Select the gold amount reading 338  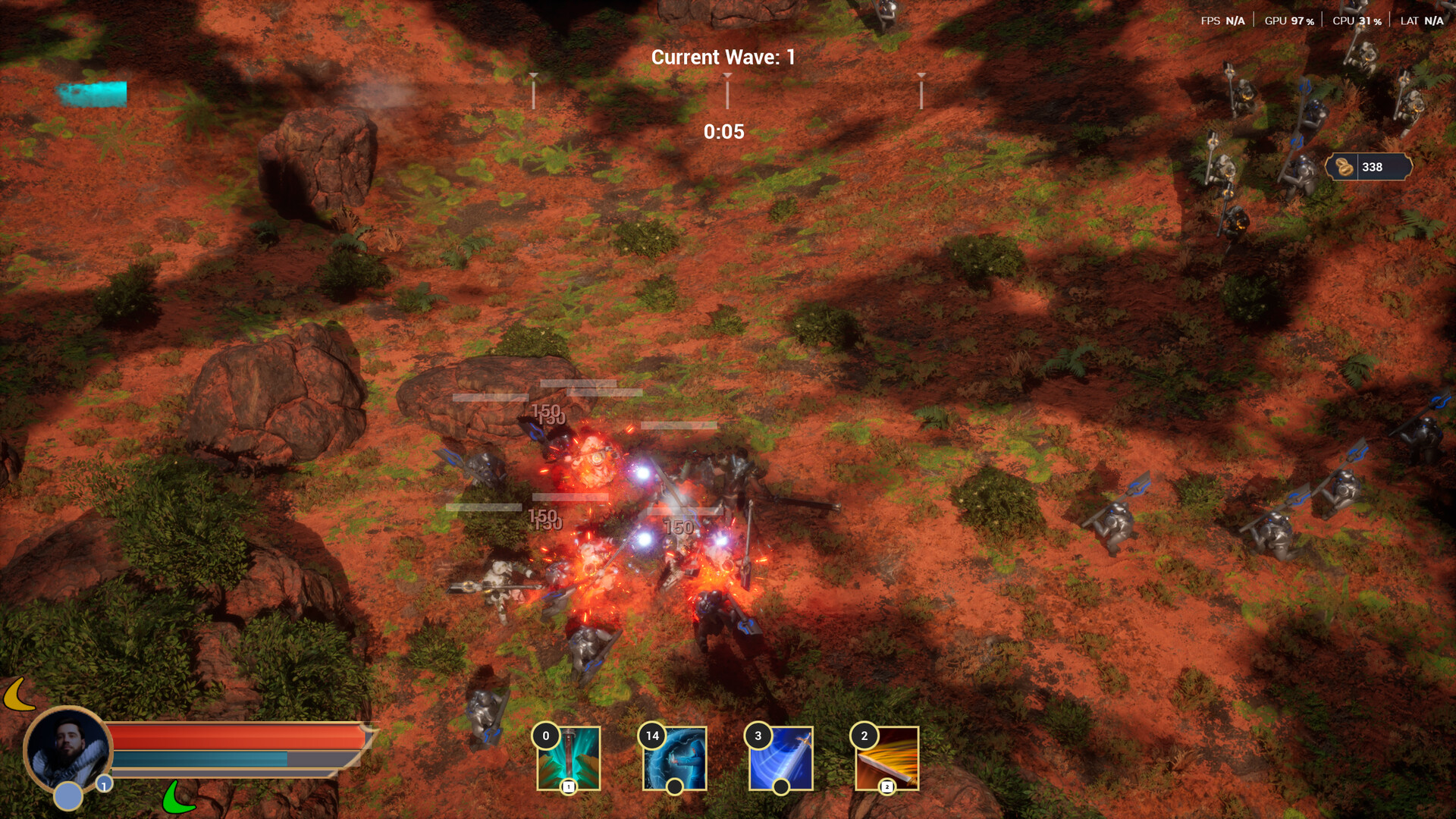pyautogui.click(x=1374, y=167)
